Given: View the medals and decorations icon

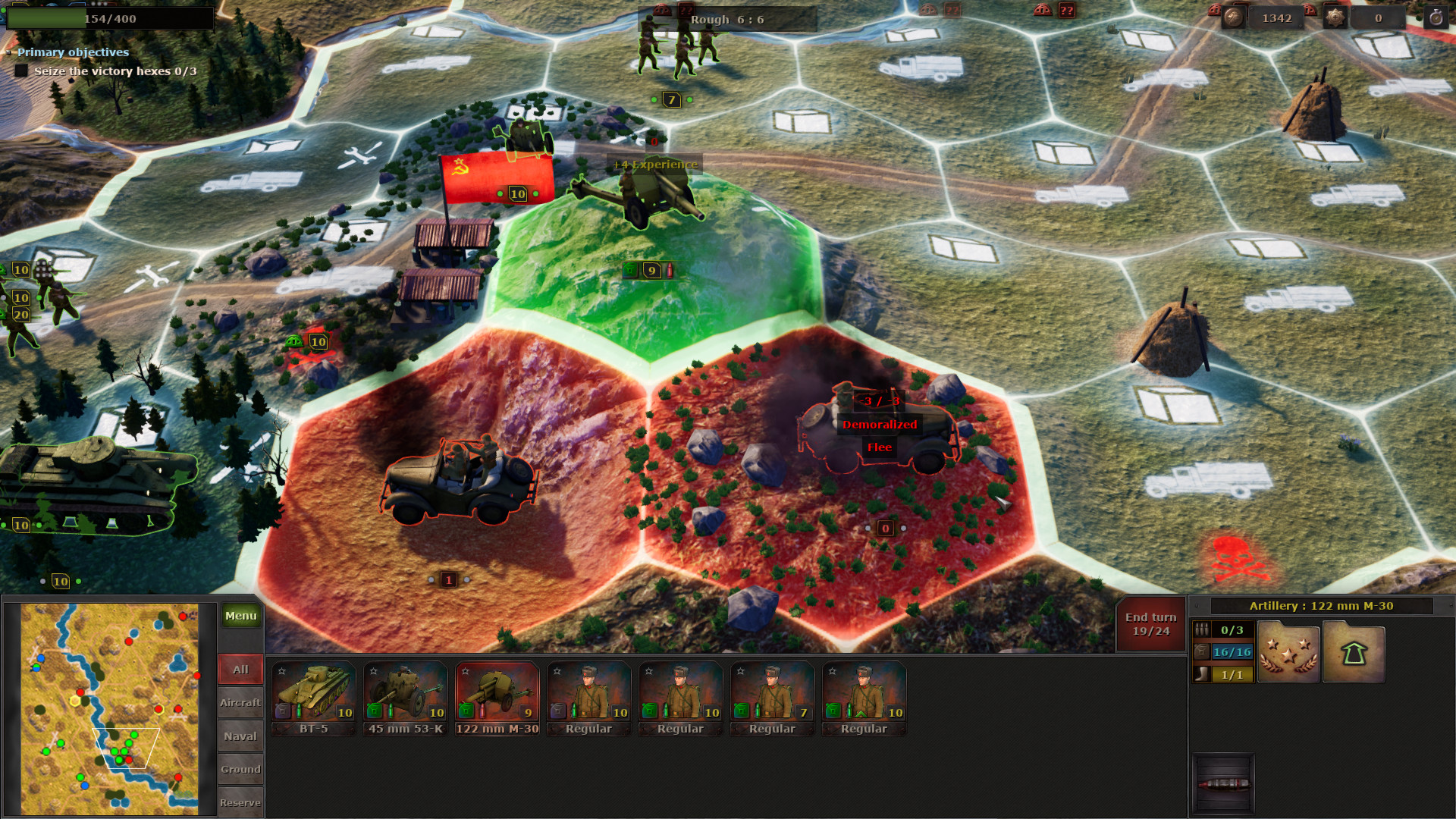Looking at the screenshot, I should point(1288,651).
